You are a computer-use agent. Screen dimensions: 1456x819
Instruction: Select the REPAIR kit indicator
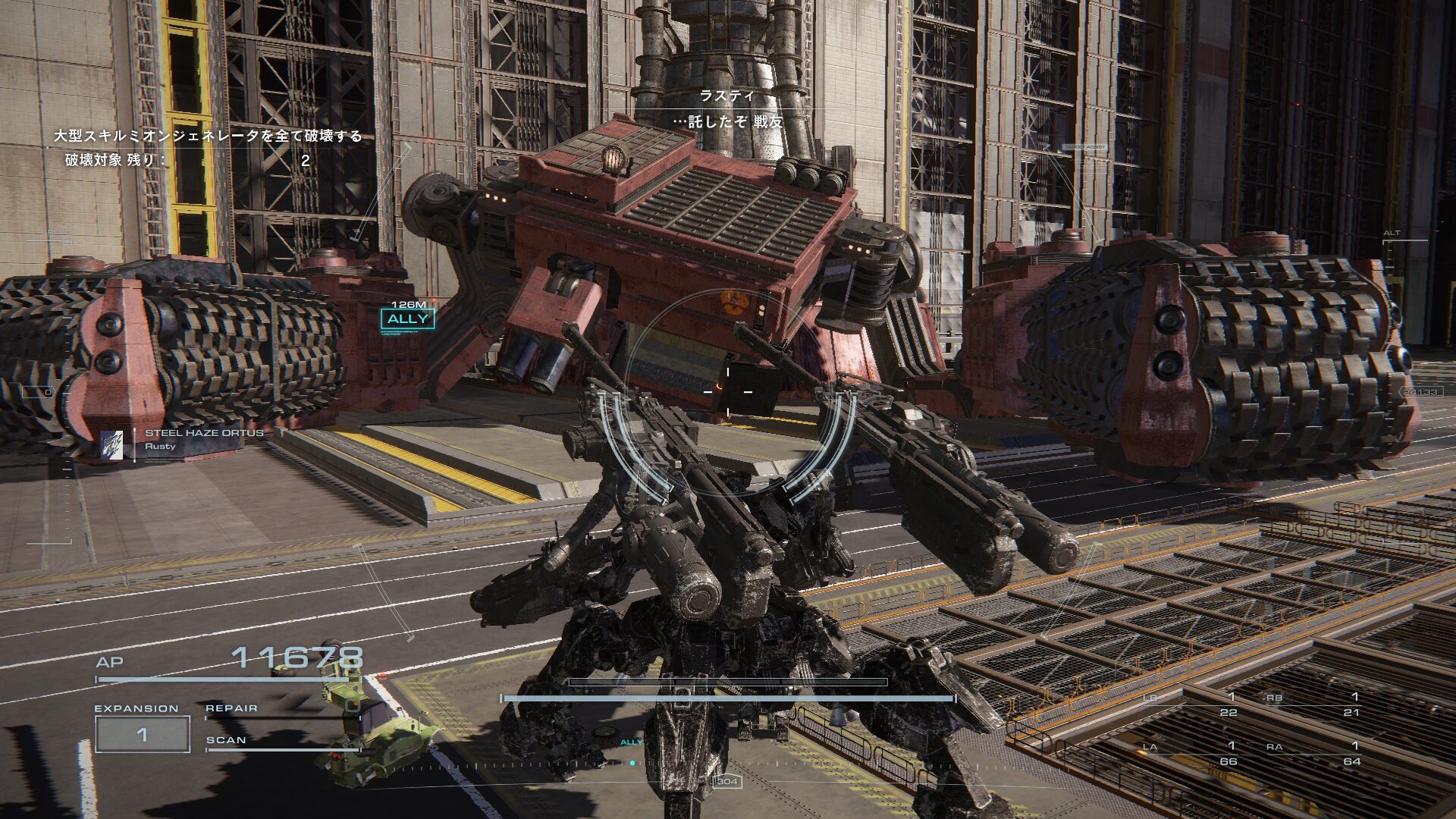pyautogui.click(x=232, y=708)
